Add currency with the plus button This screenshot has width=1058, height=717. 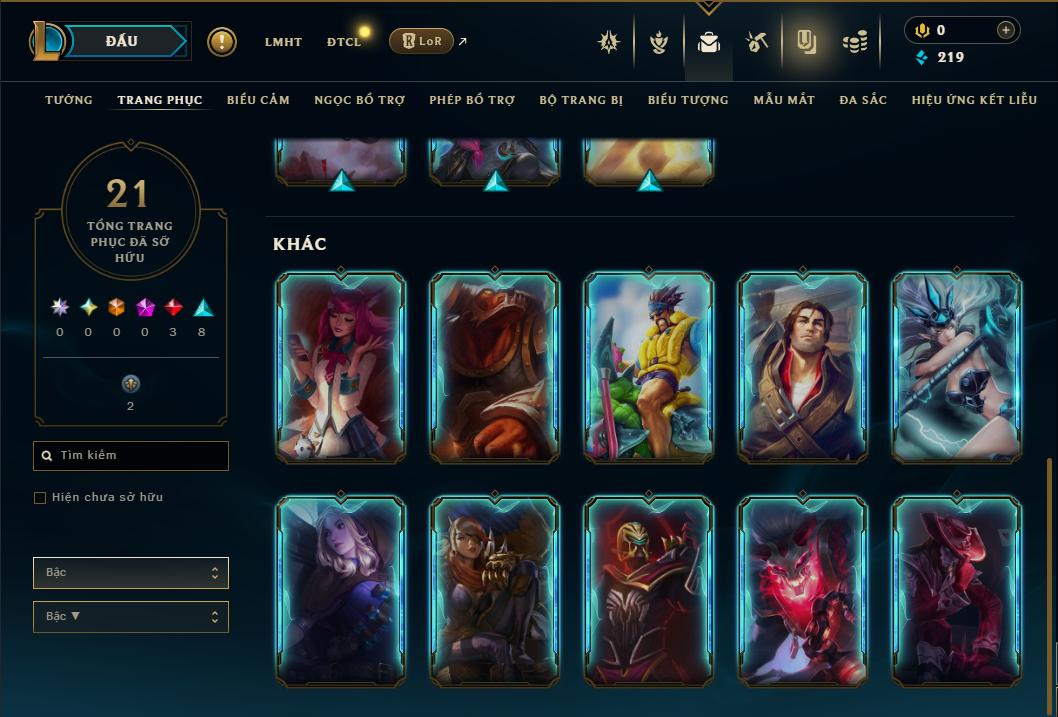(x=1006, y=30)
